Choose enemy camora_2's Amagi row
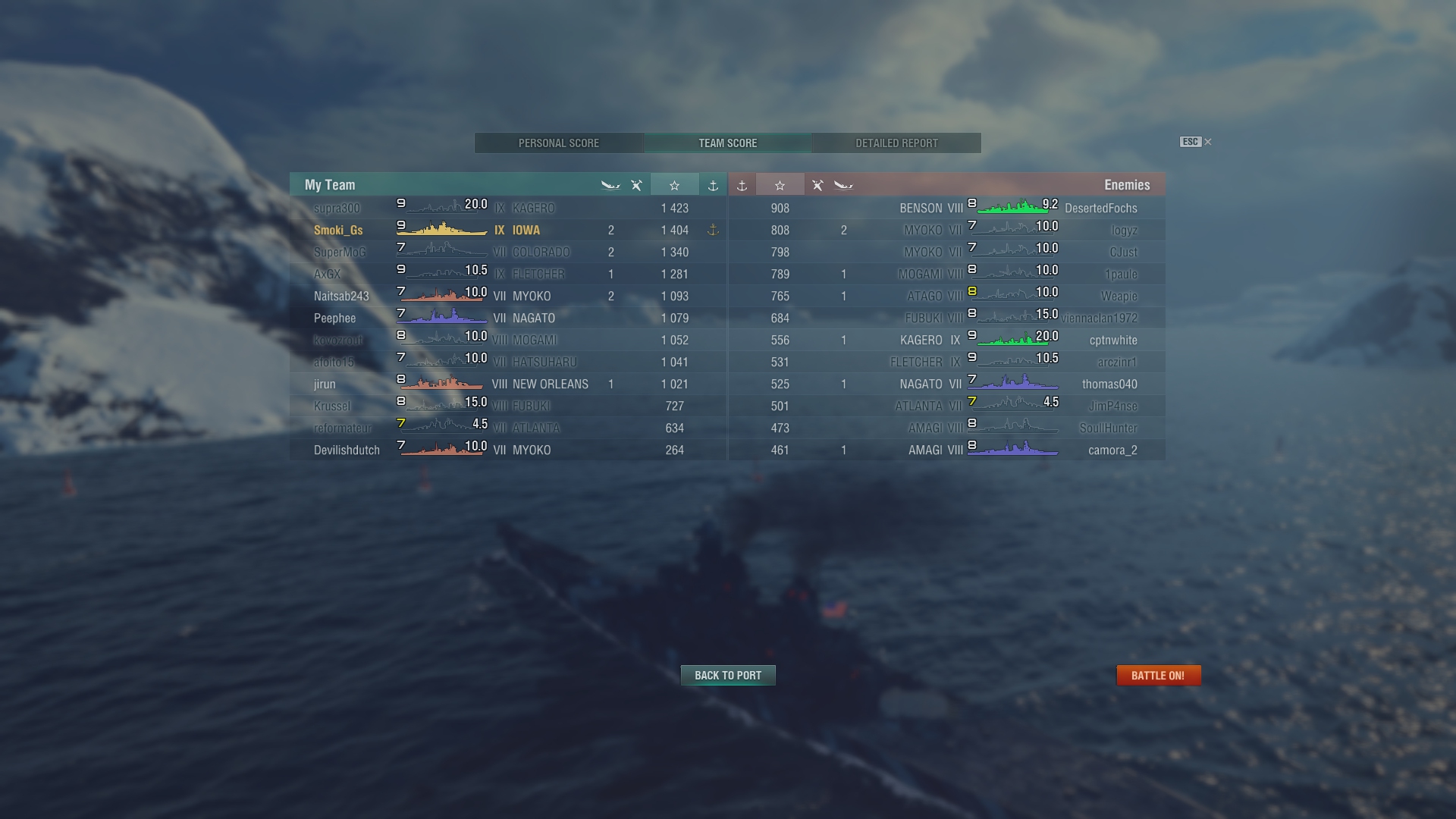This screenshot has width=1456, height=819. (1112, 450)
